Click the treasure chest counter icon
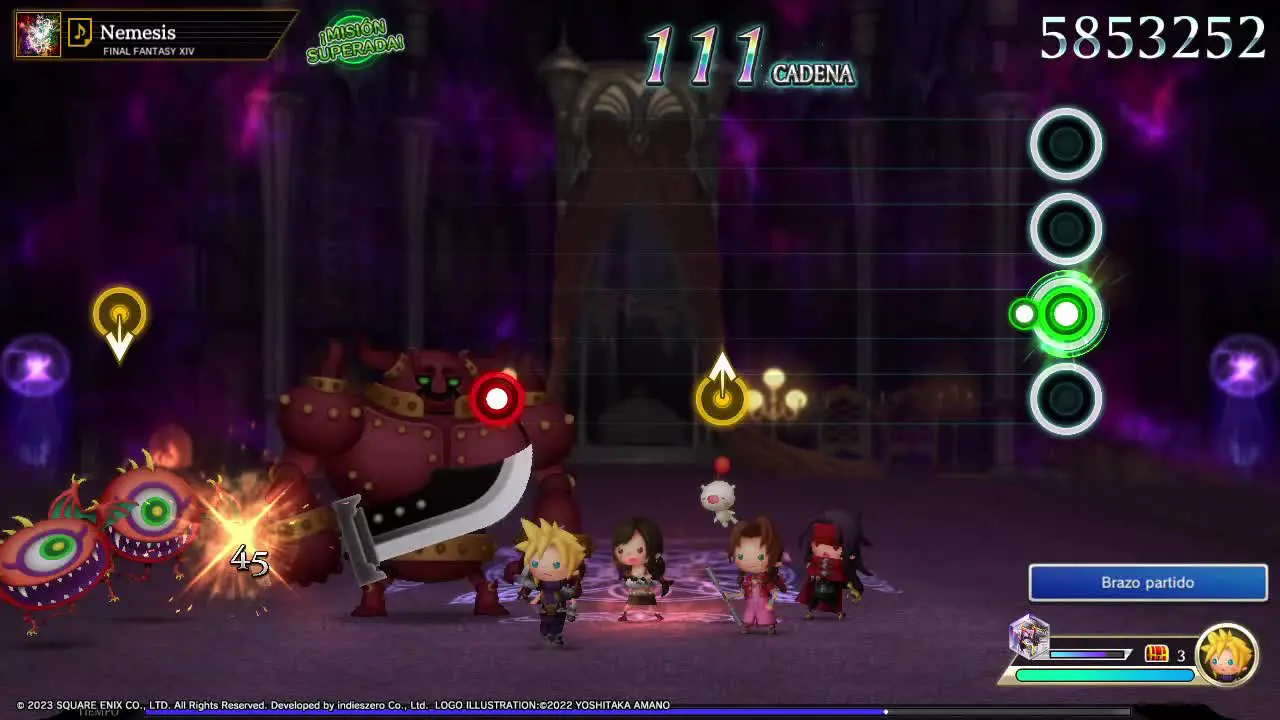The height and width of the screenshot is (720, 1280). (x=1156, y=654)
